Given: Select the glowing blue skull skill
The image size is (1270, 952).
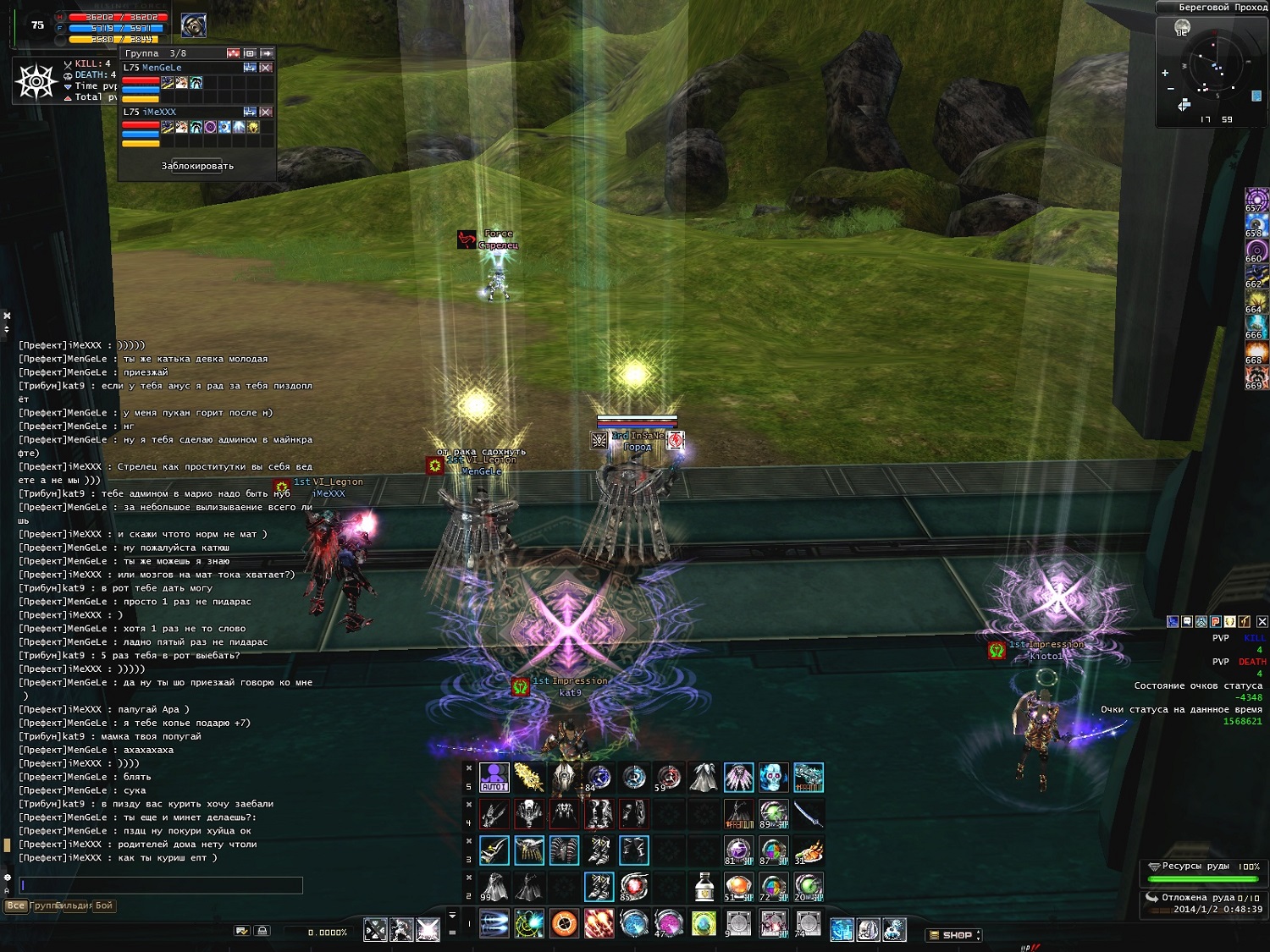Looking at the screenshot, I should (772, 777).
